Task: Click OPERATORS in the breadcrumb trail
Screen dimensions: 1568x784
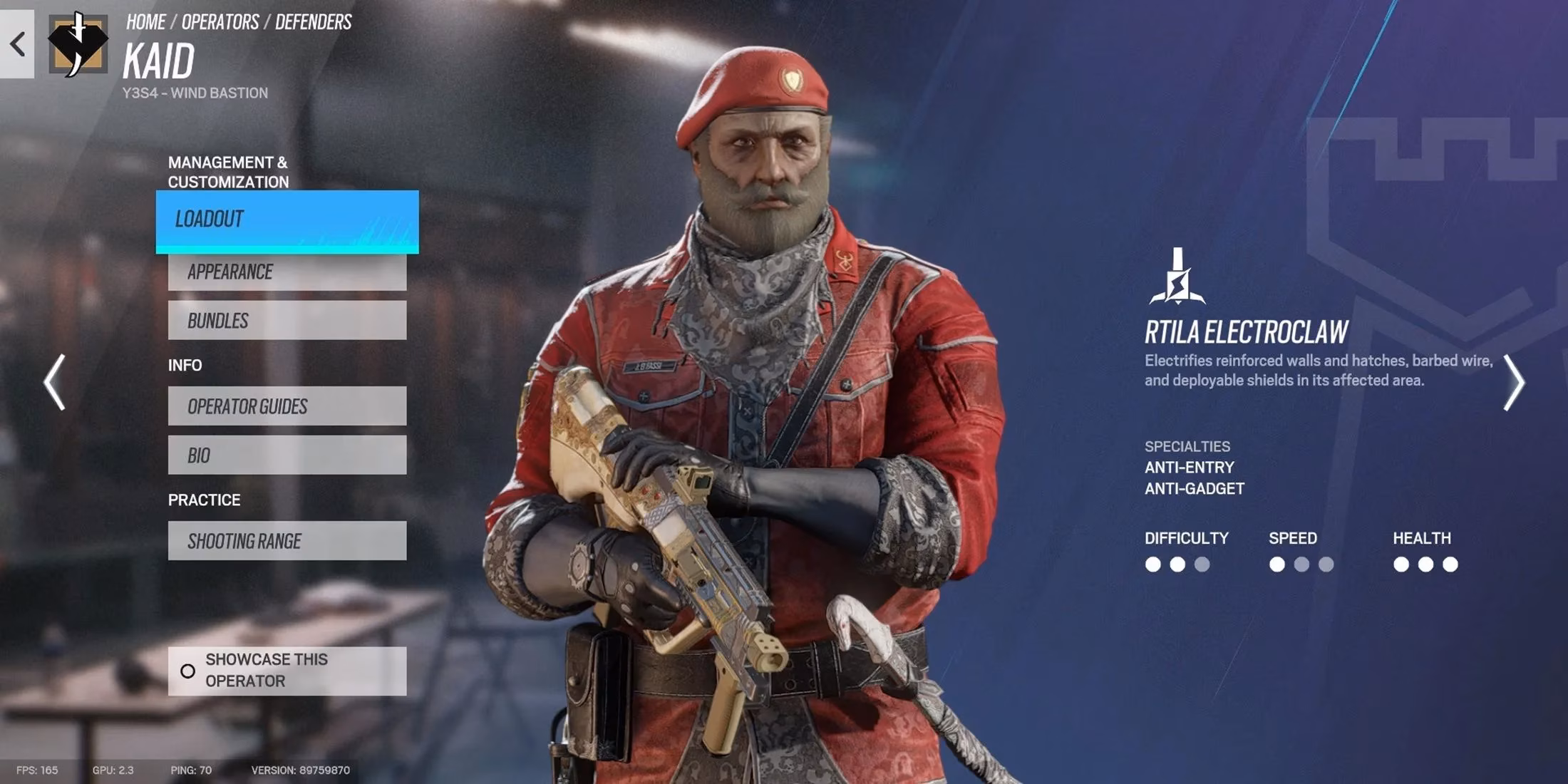Action: (x=222, y=21)
